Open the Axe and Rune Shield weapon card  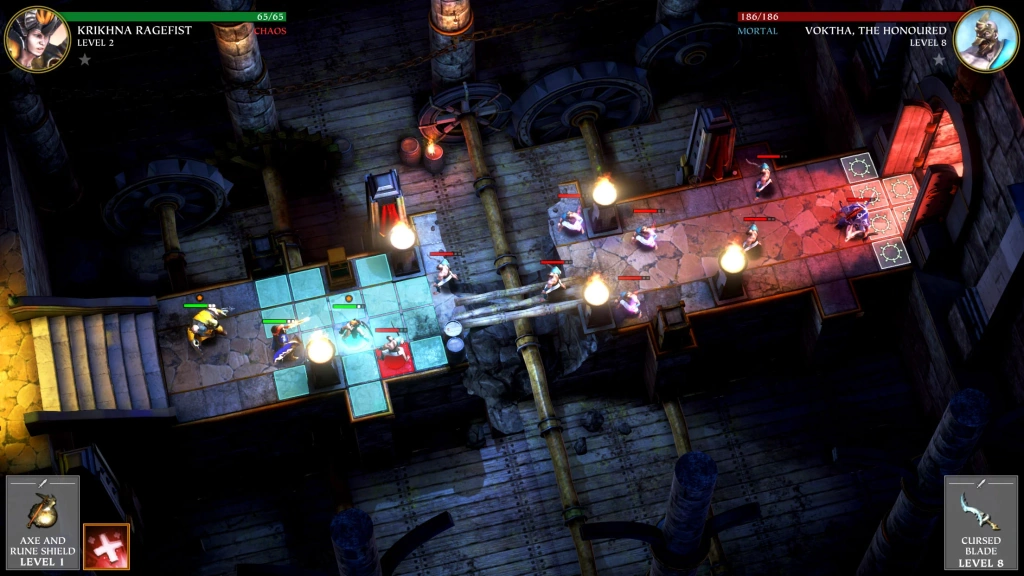coord(43,522)
